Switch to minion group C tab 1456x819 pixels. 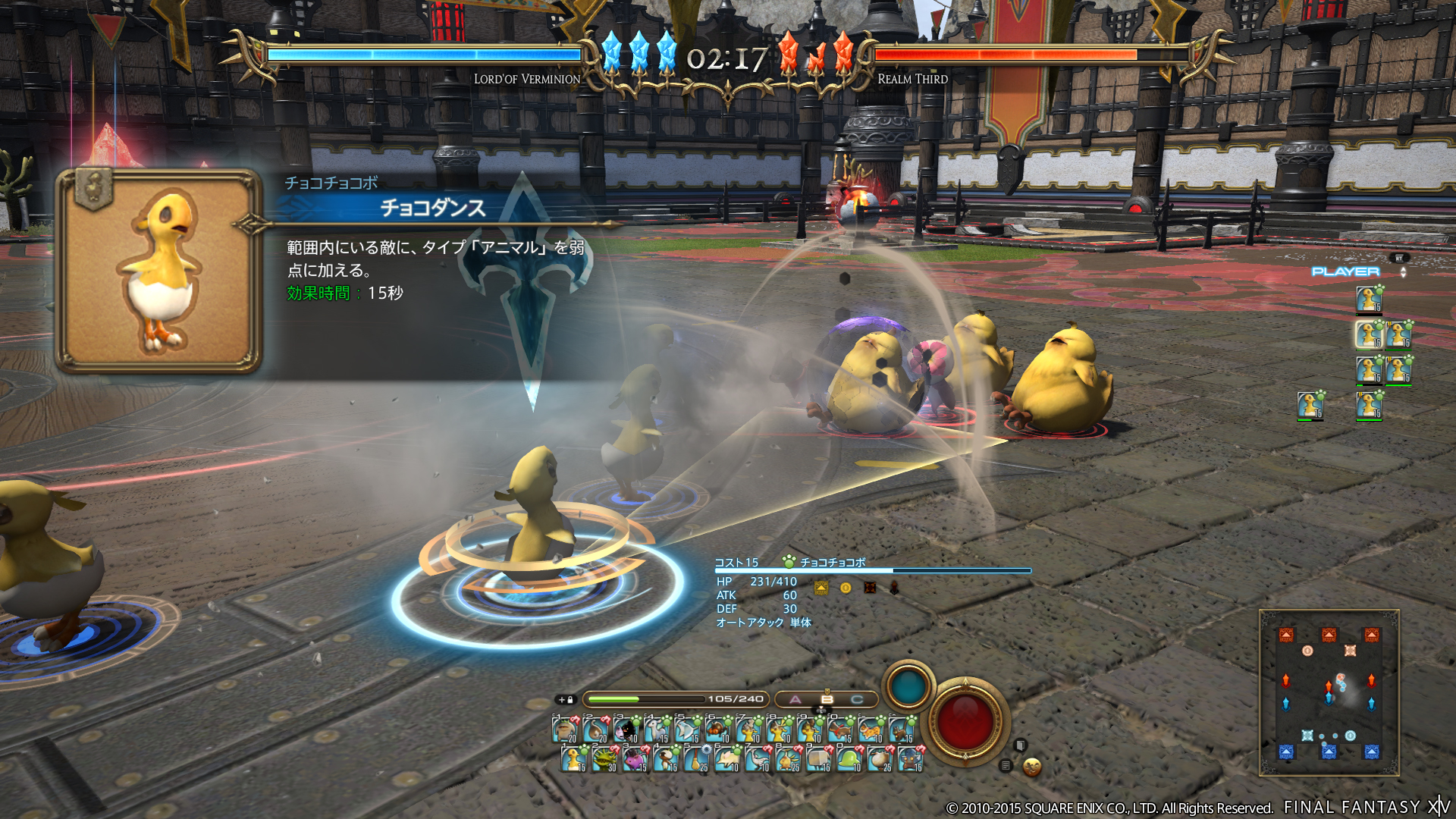(857, 699)
